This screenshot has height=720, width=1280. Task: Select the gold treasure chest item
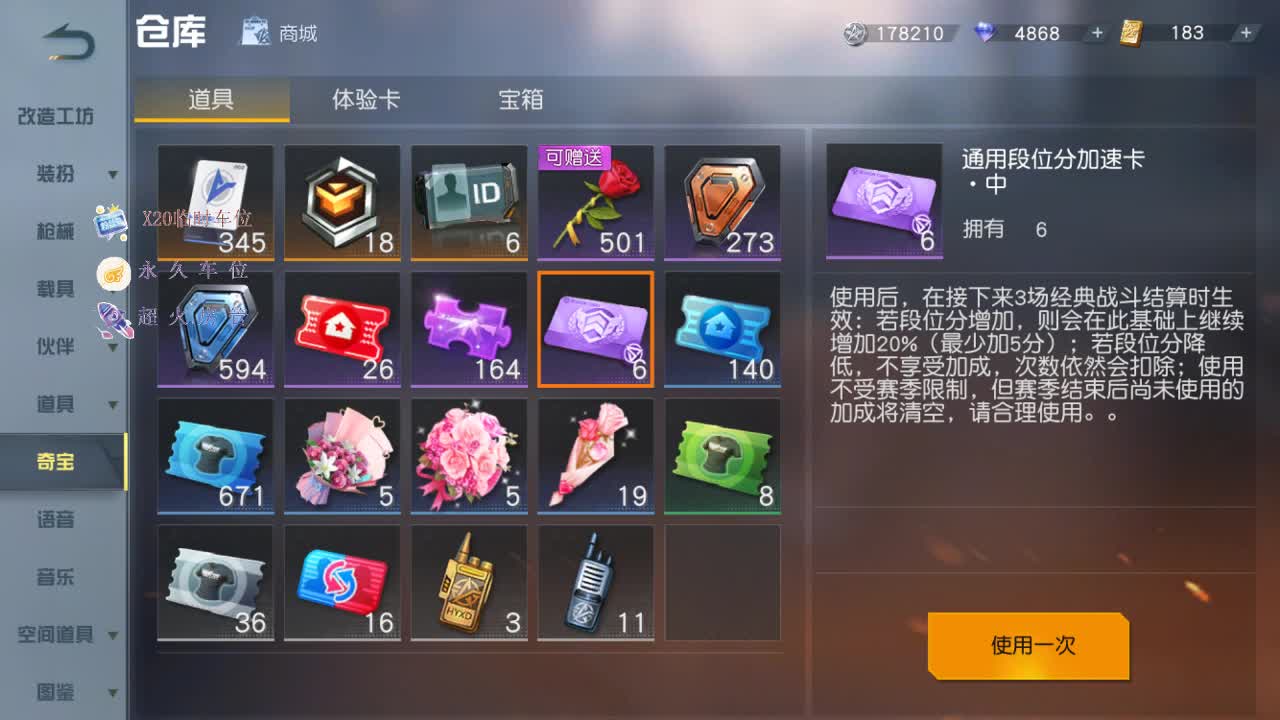(342, 202)
